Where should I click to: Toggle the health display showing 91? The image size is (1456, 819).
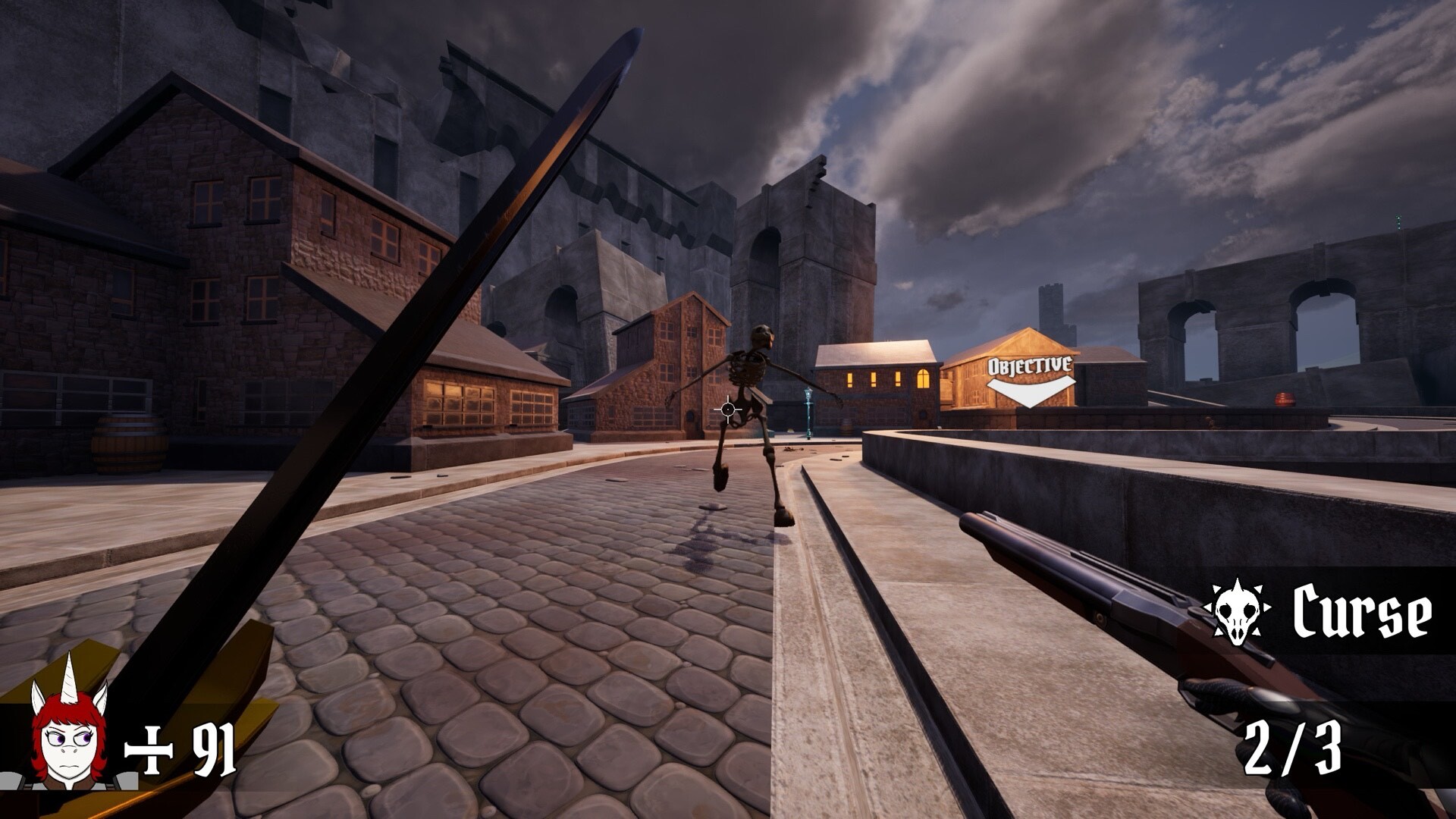213,751
